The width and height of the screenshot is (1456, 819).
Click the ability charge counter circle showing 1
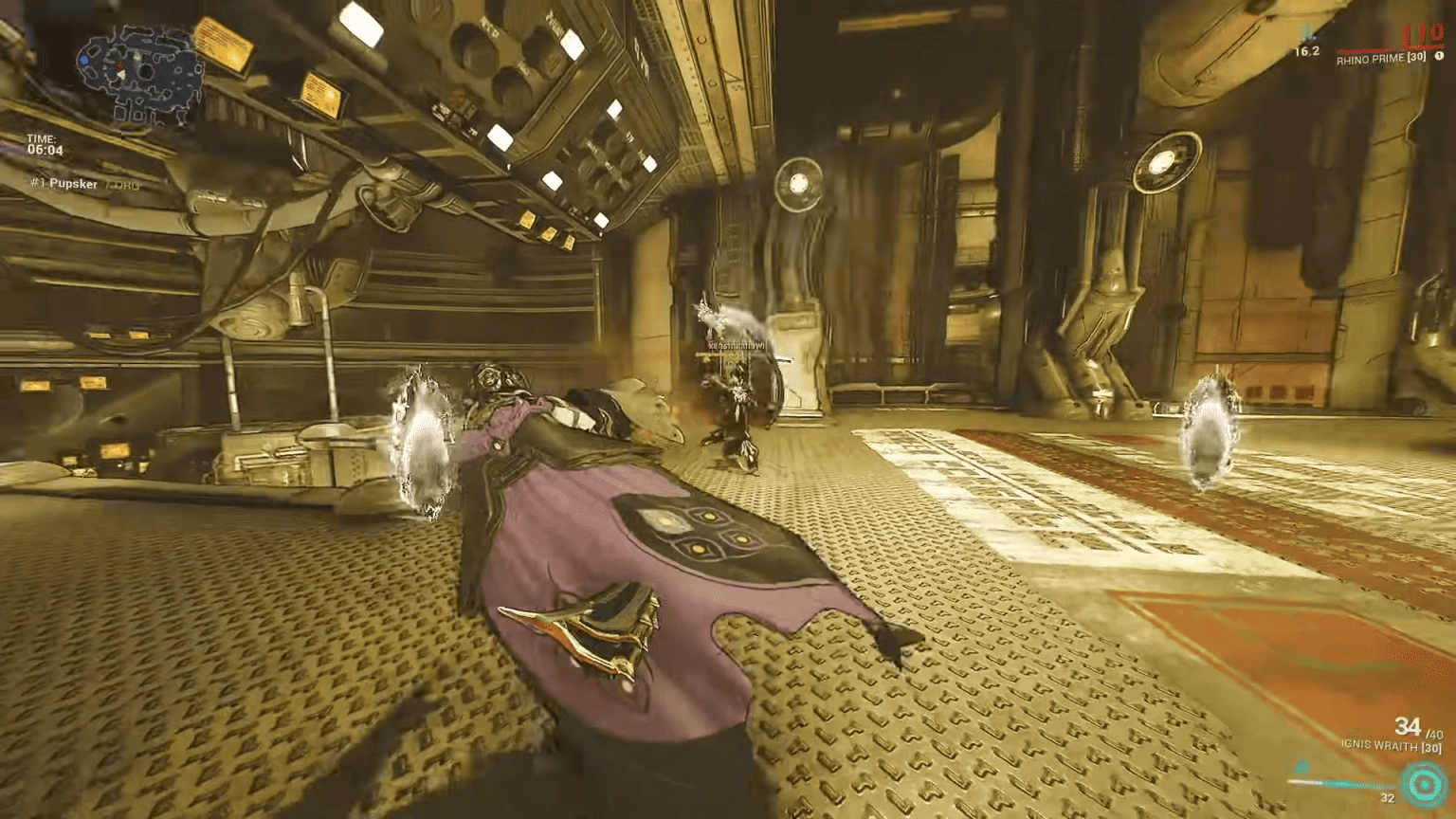click(x=1440, y=55)
